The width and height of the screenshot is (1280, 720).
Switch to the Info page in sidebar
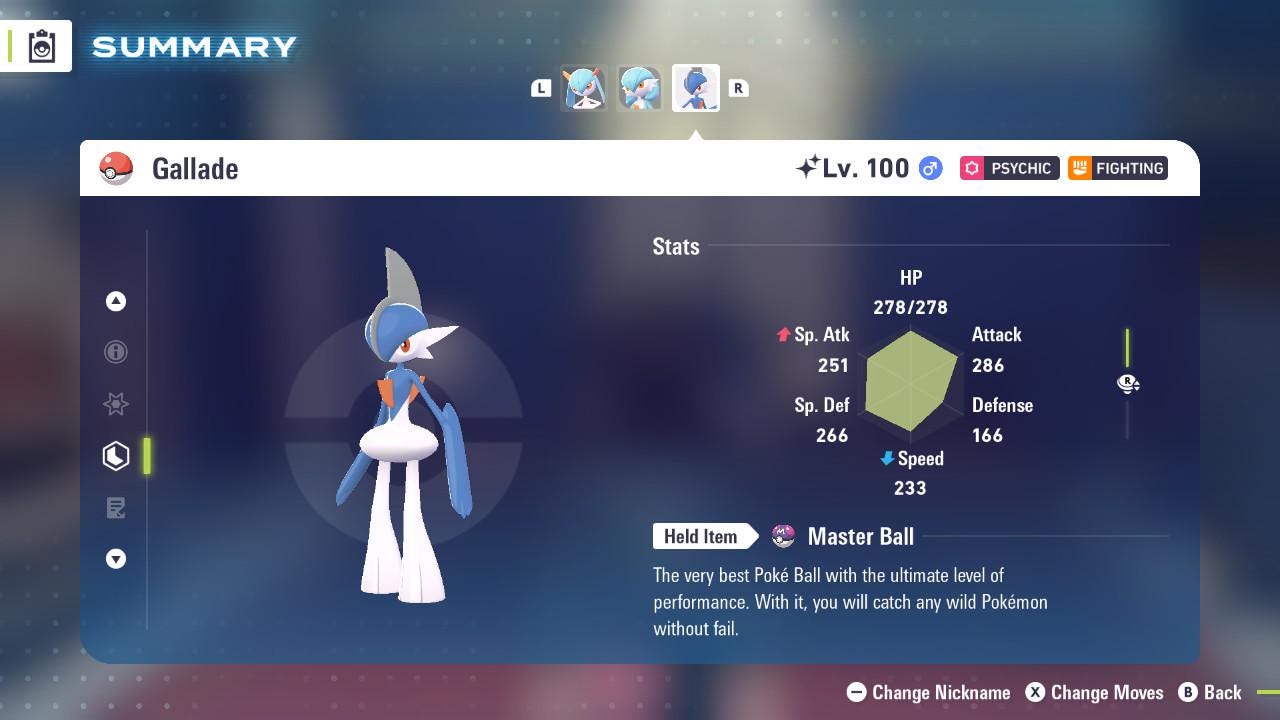tap(115, 352)
